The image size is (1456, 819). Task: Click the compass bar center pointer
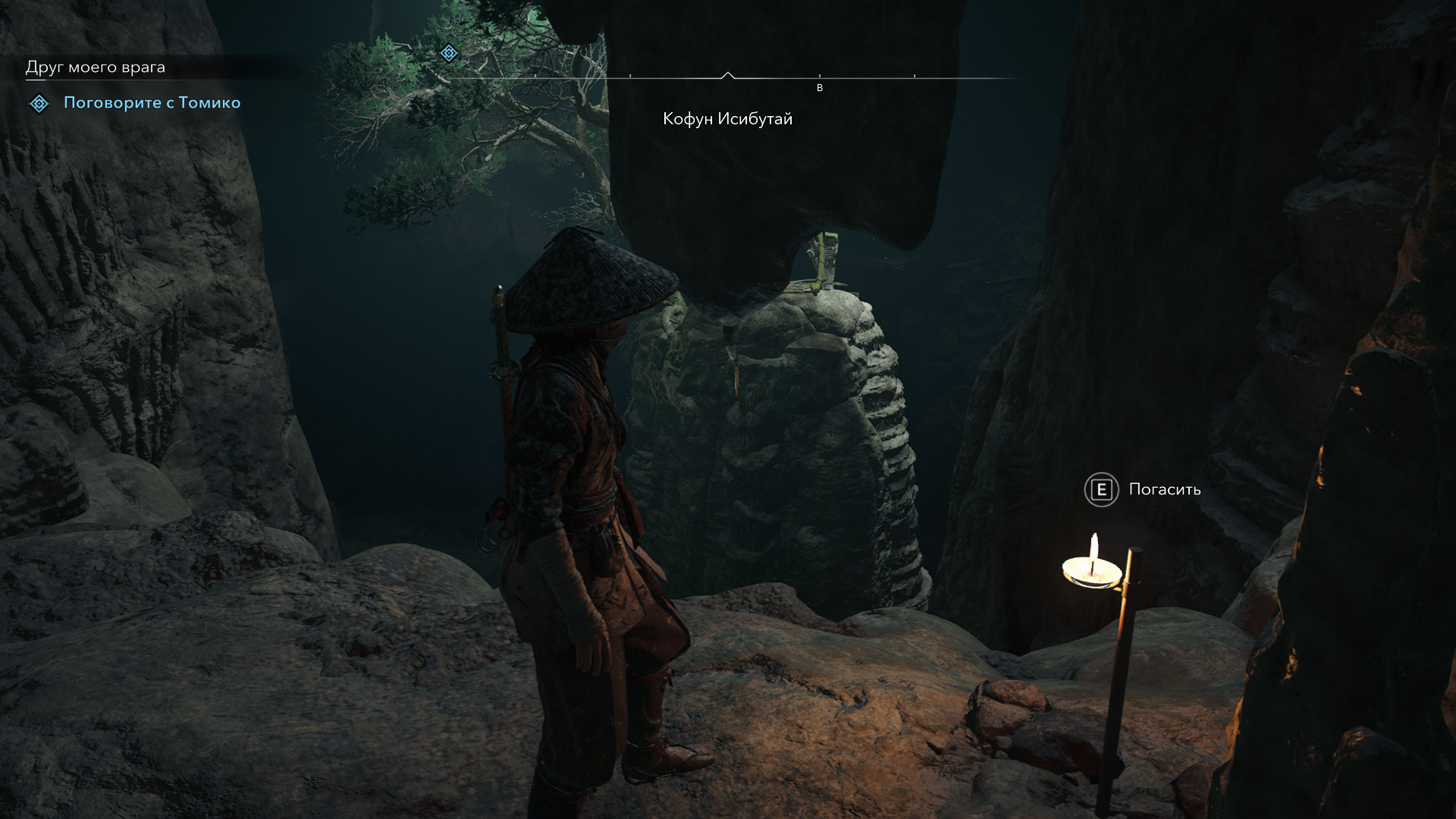[x=728, y=75]
